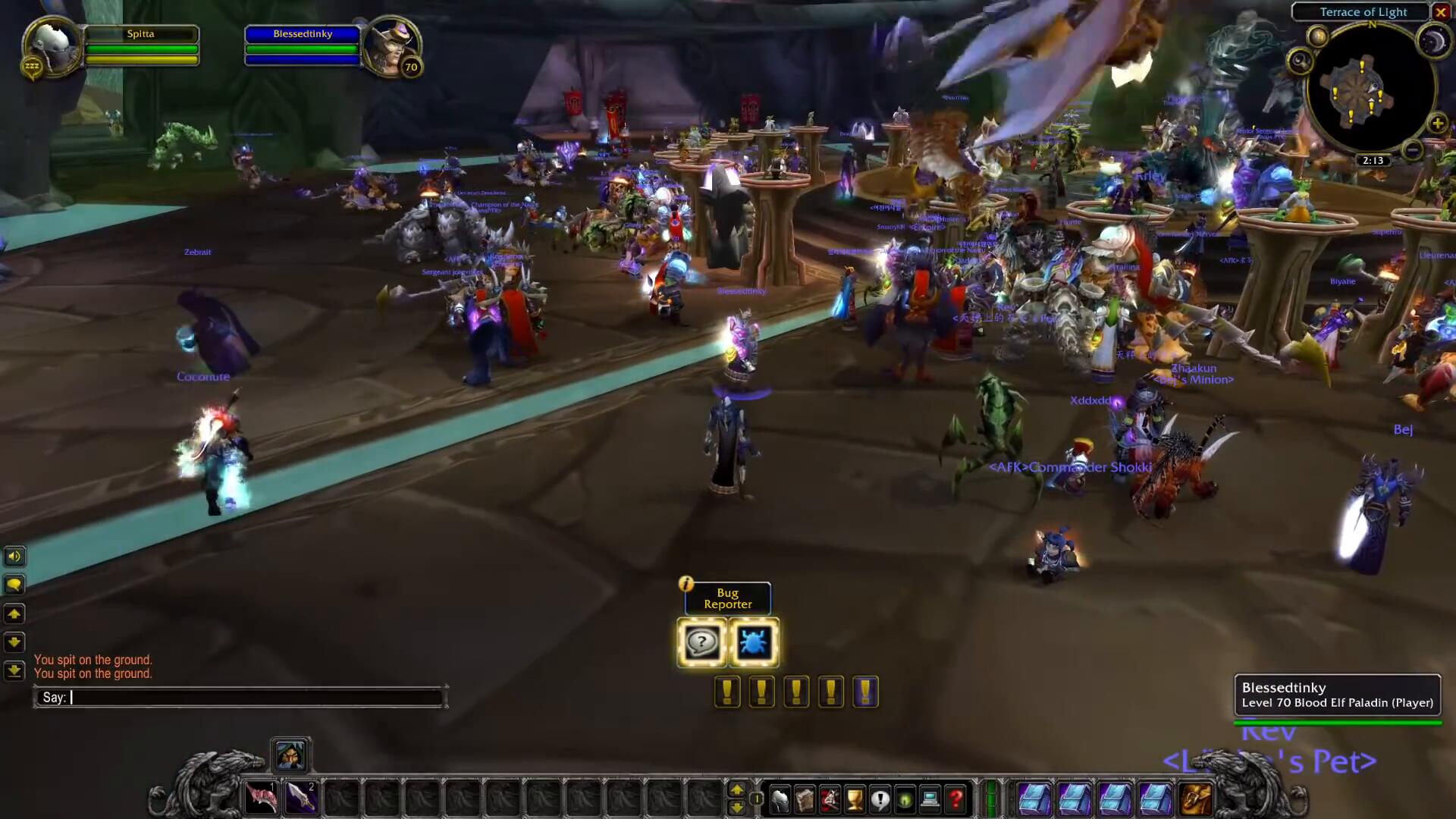Activate the purple dagger ability
This screenshot has height=819, width=1456.
click(301, 798)
